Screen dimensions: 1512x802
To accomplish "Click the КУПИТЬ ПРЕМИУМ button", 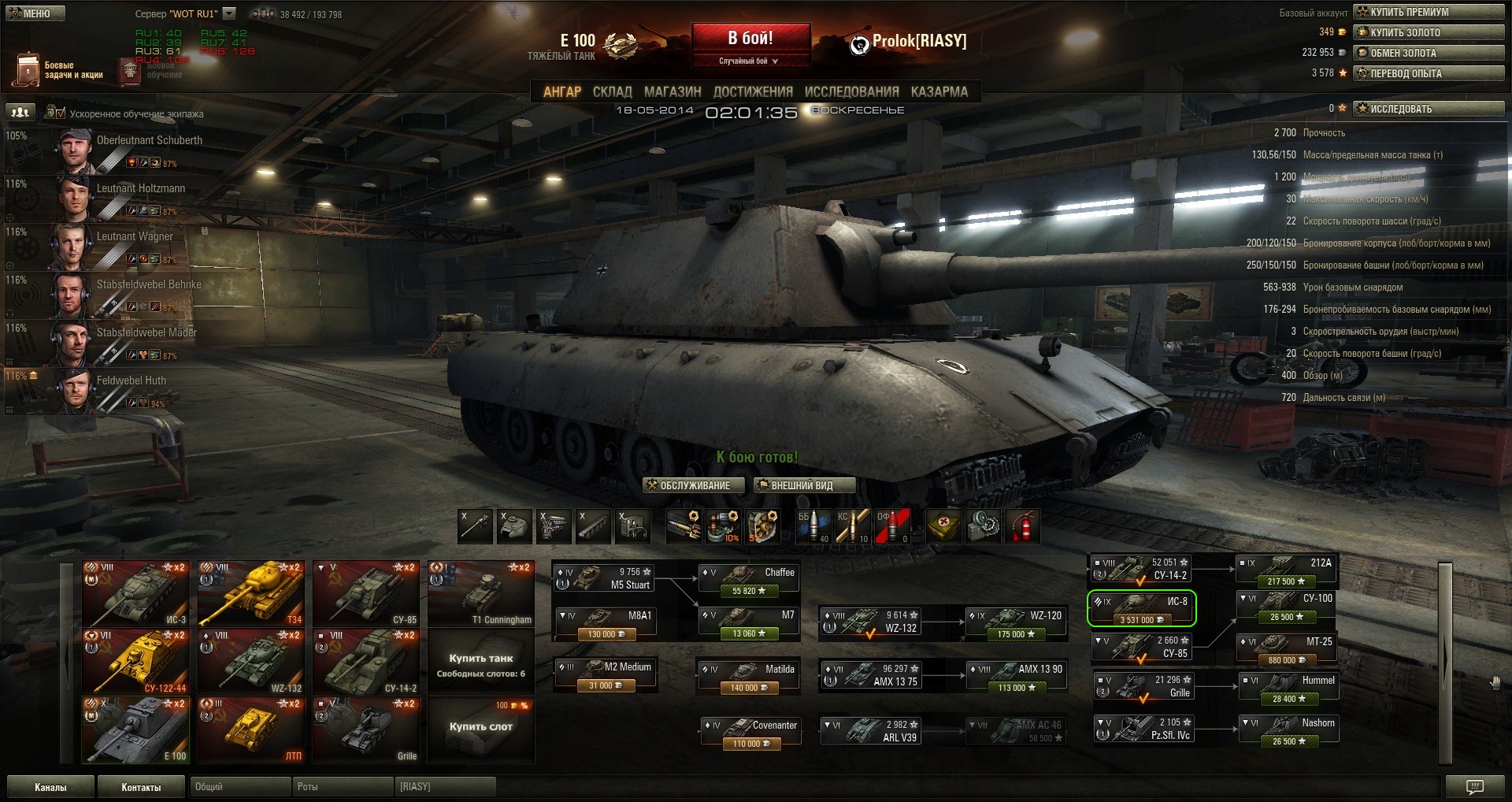I will tap(1429, 12).
